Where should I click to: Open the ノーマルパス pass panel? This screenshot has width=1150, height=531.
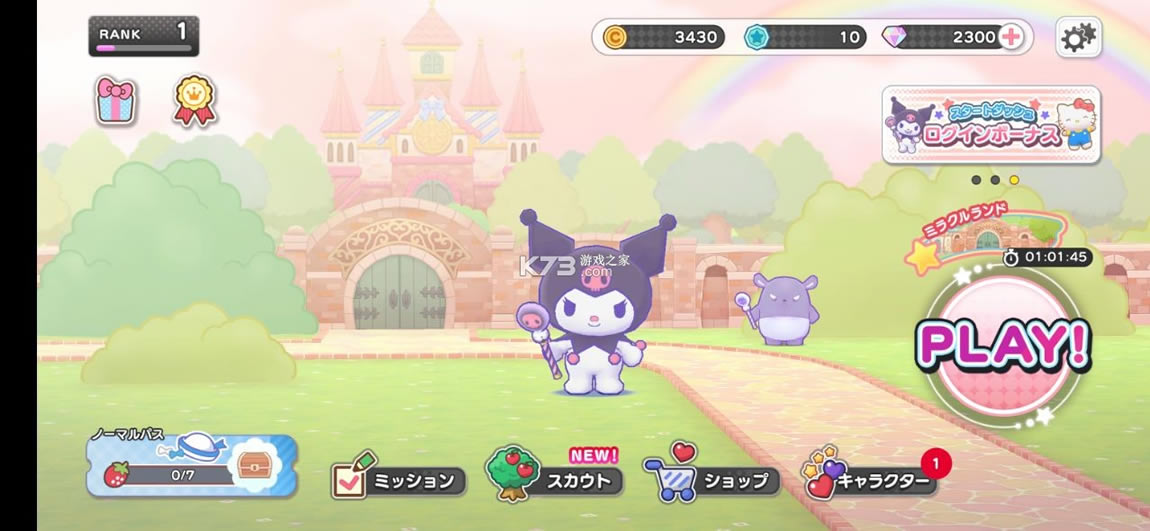pyautogui.click(x=191, y=466)
